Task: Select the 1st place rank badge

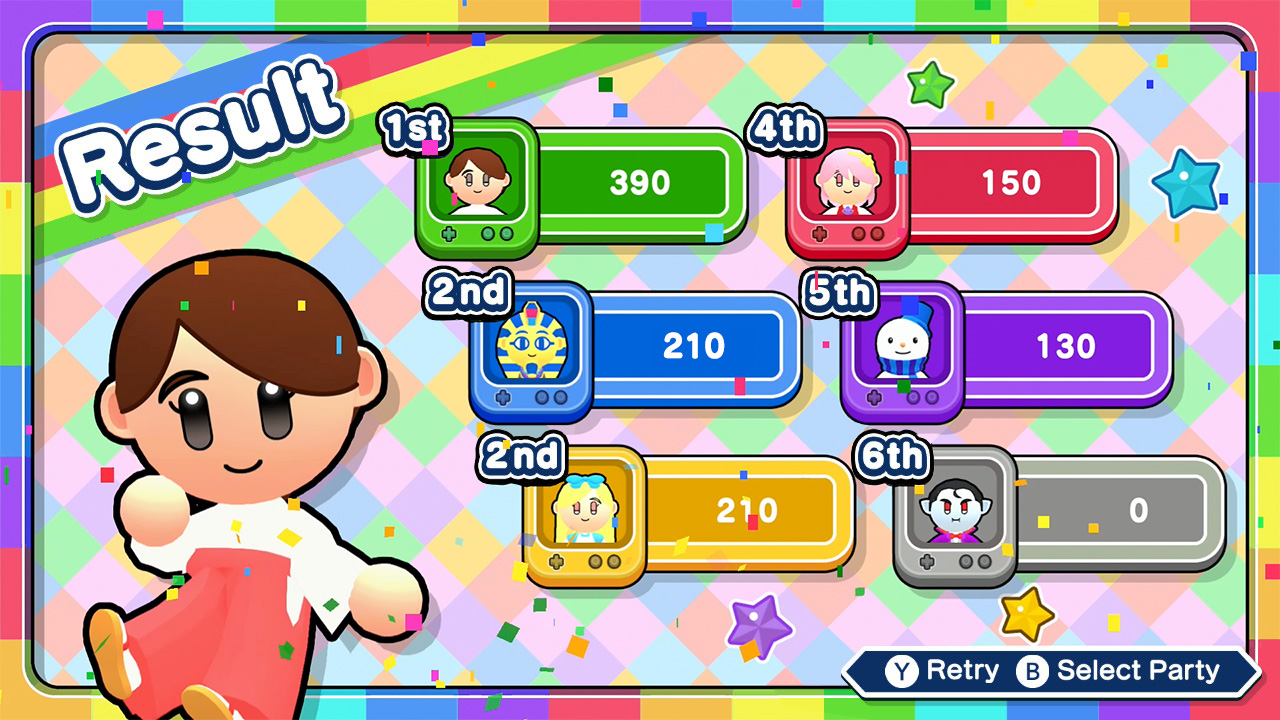Action: pos(414,128)
